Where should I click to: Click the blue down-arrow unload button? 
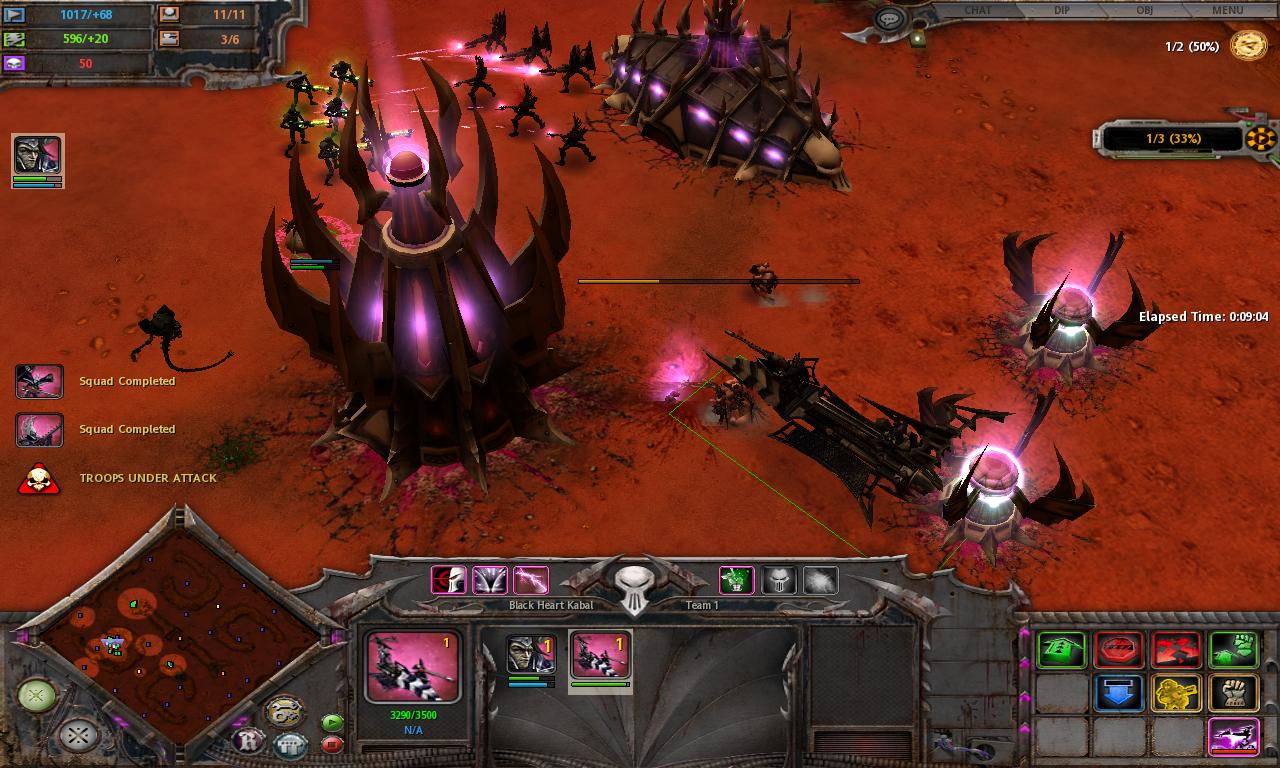(x=1119, y=693)
